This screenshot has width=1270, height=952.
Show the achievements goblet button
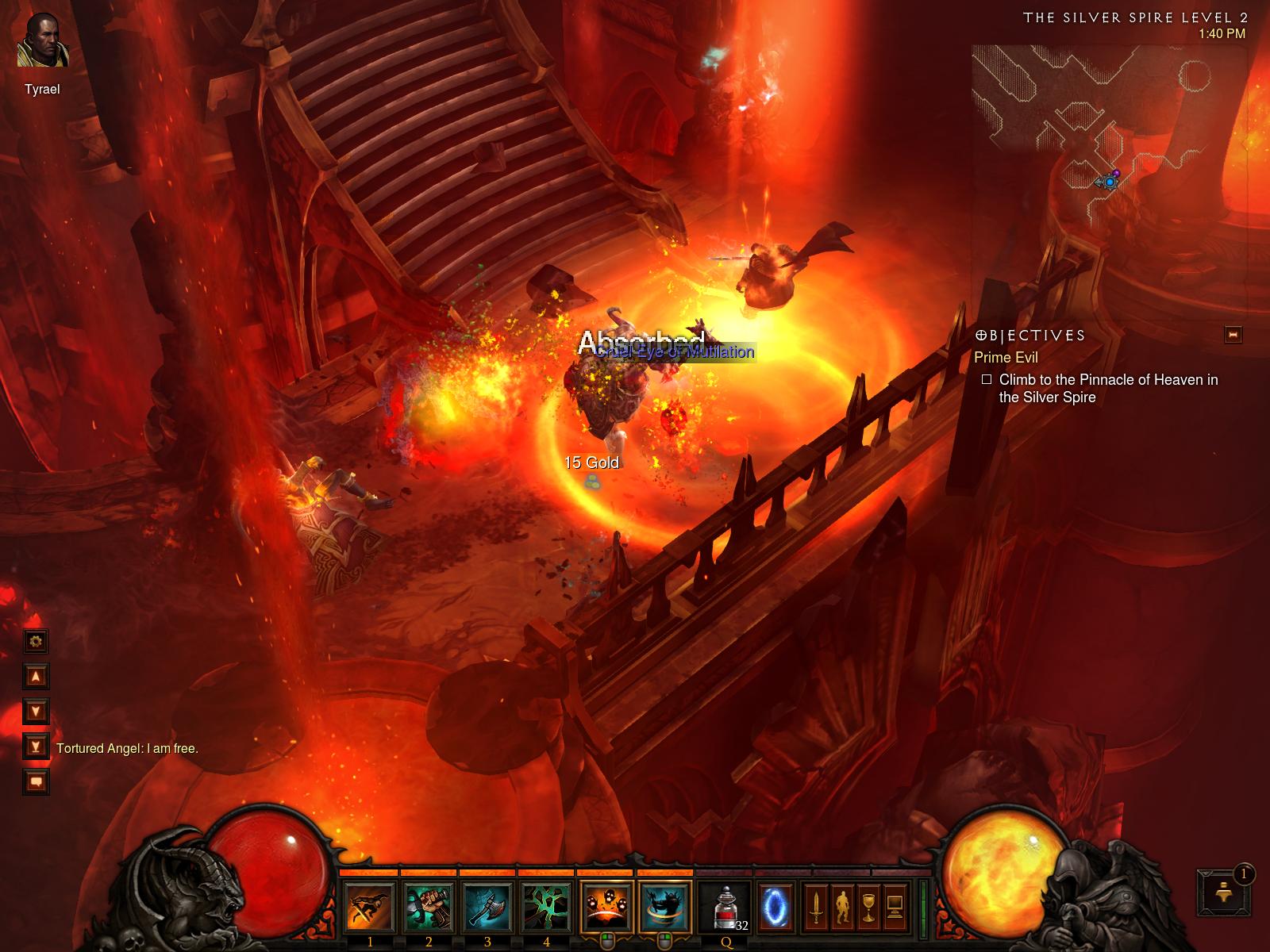(868, 907)
